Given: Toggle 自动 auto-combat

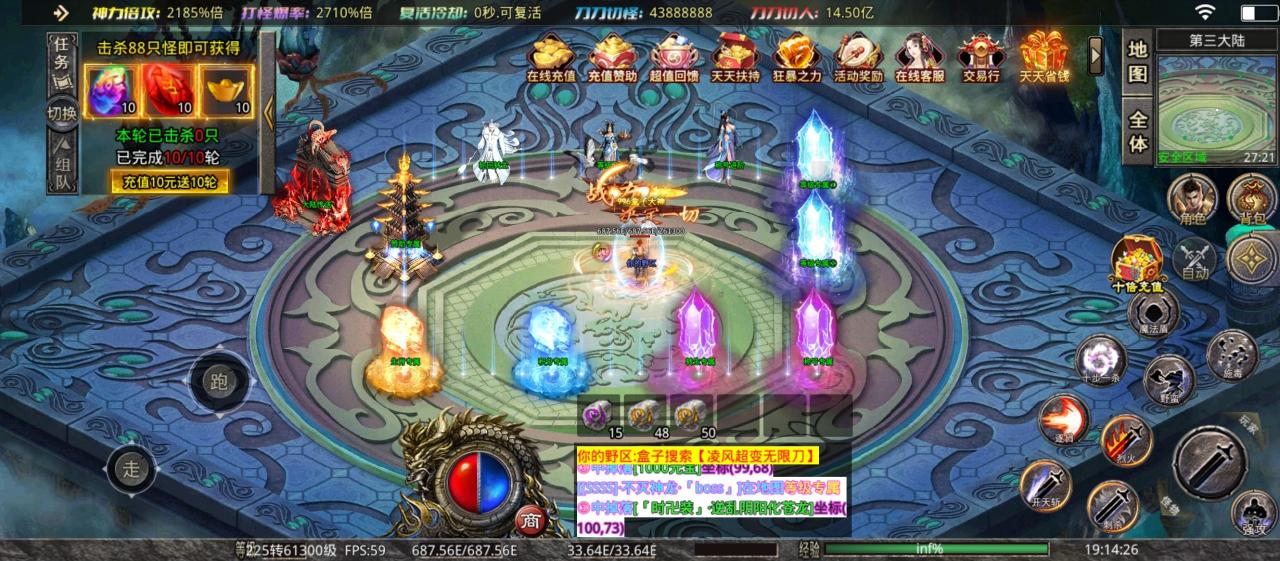Looking at the screenshot, I should pos(1195,259).
